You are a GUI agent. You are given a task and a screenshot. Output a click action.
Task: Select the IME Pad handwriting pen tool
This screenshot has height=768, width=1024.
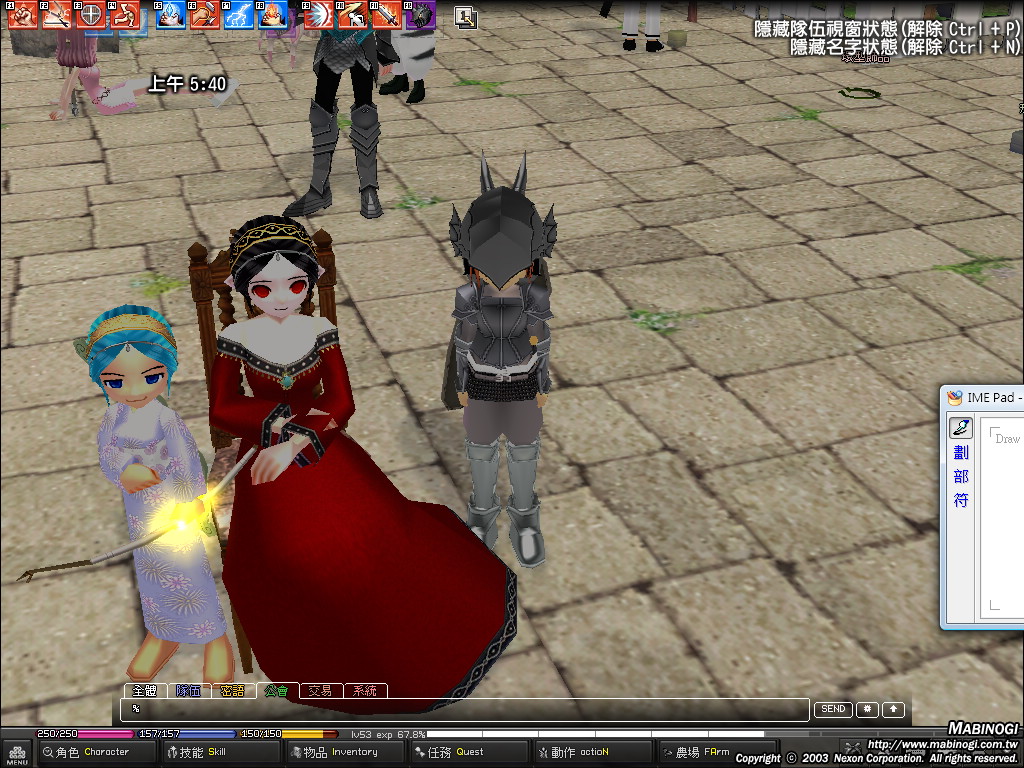coord(960,428)
